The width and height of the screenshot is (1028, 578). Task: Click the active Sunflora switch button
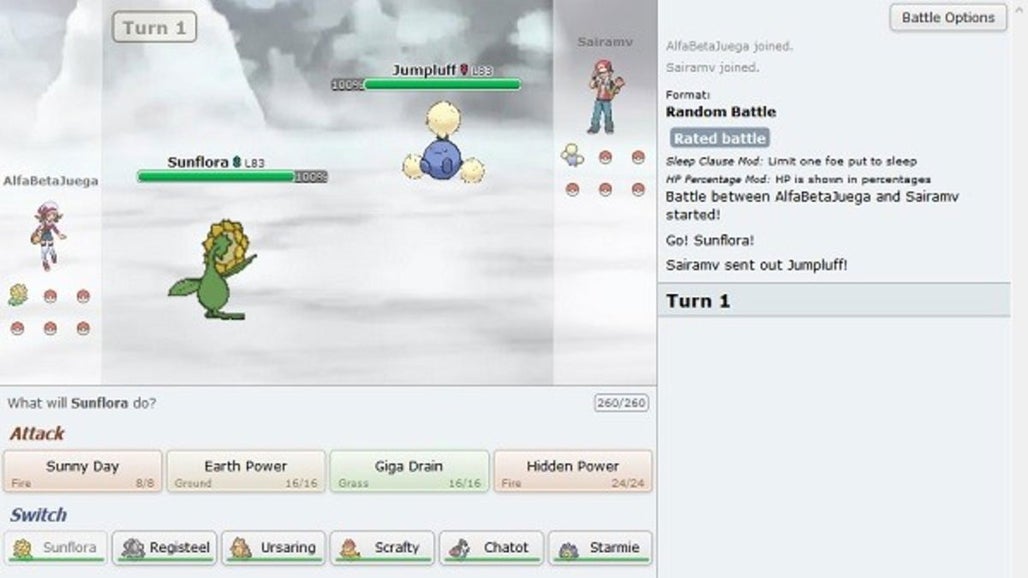(56, 548)
